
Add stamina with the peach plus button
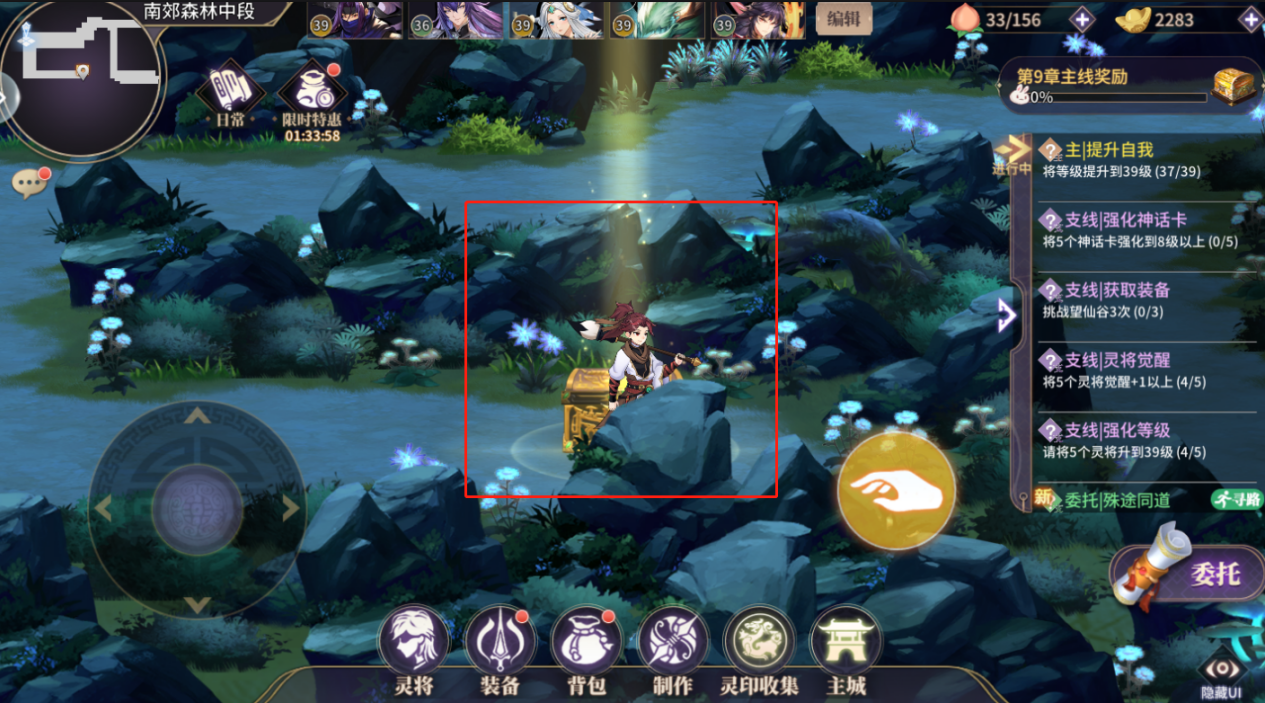[1082, 19]
